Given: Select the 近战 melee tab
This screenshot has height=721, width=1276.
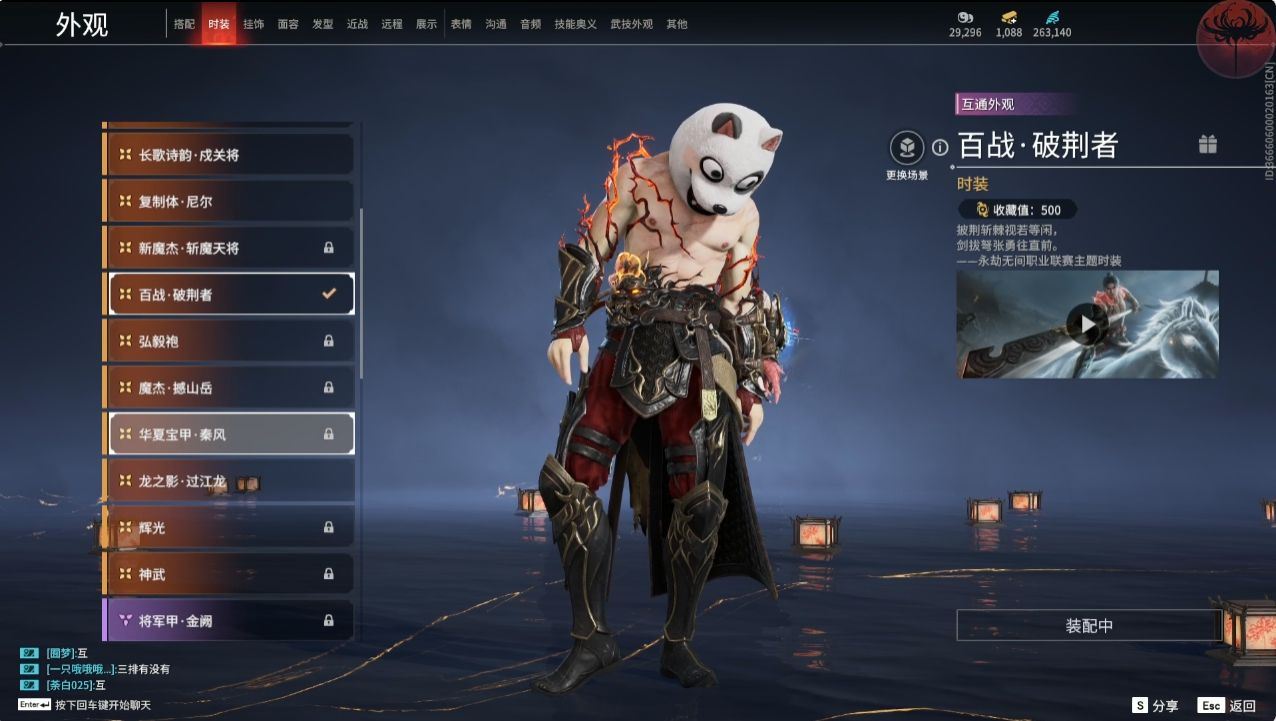Looking at the screenshot, I should 357,24.
